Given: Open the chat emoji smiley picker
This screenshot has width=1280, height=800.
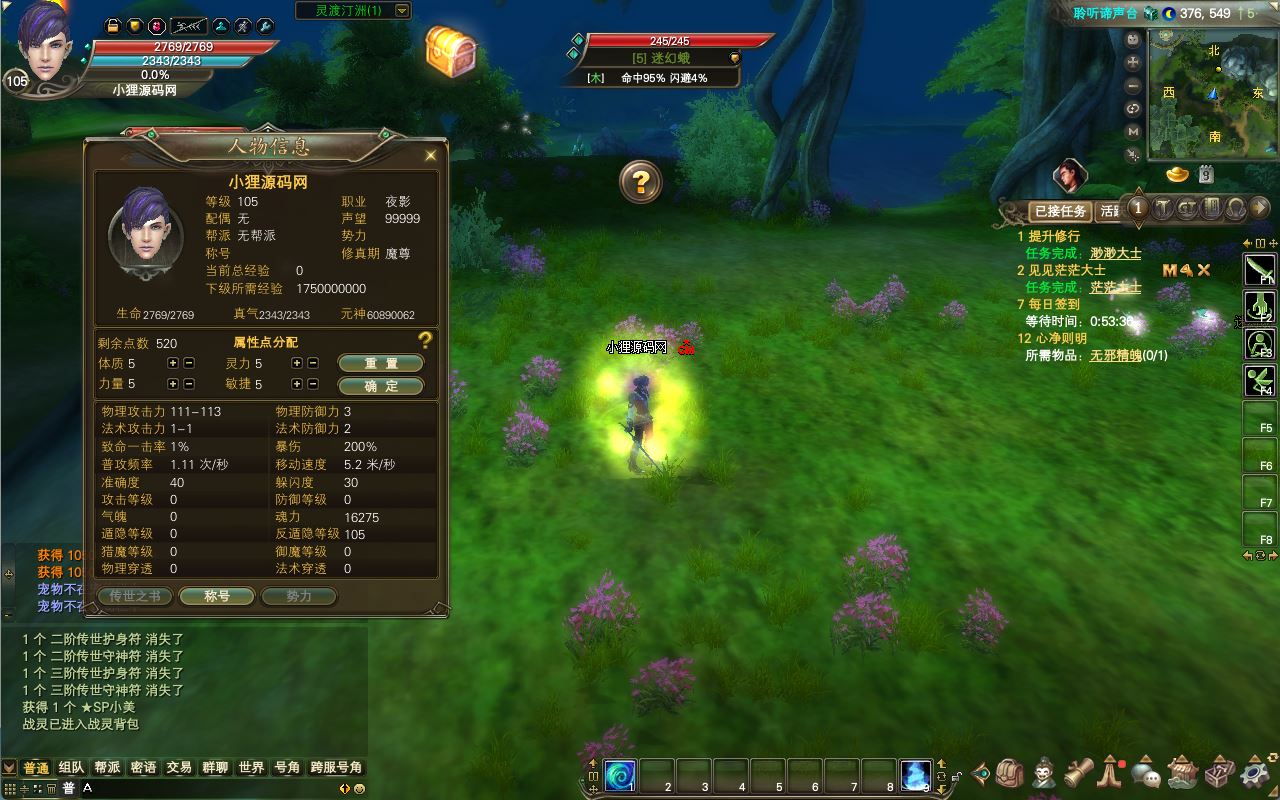Looking at the screenshot, I should click(x=359, y=788).
